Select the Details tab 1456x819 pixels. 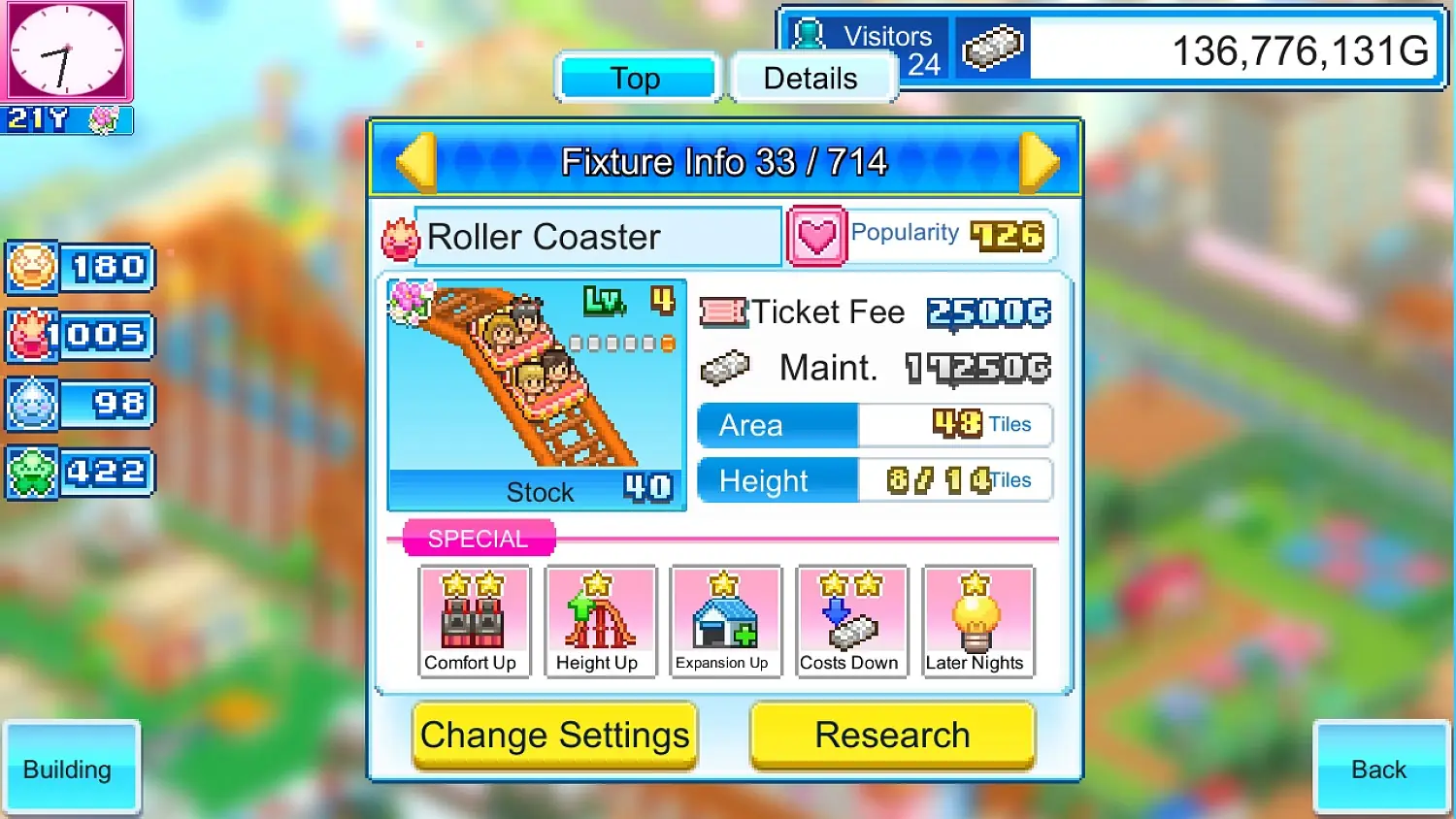[x=813, y=78]
